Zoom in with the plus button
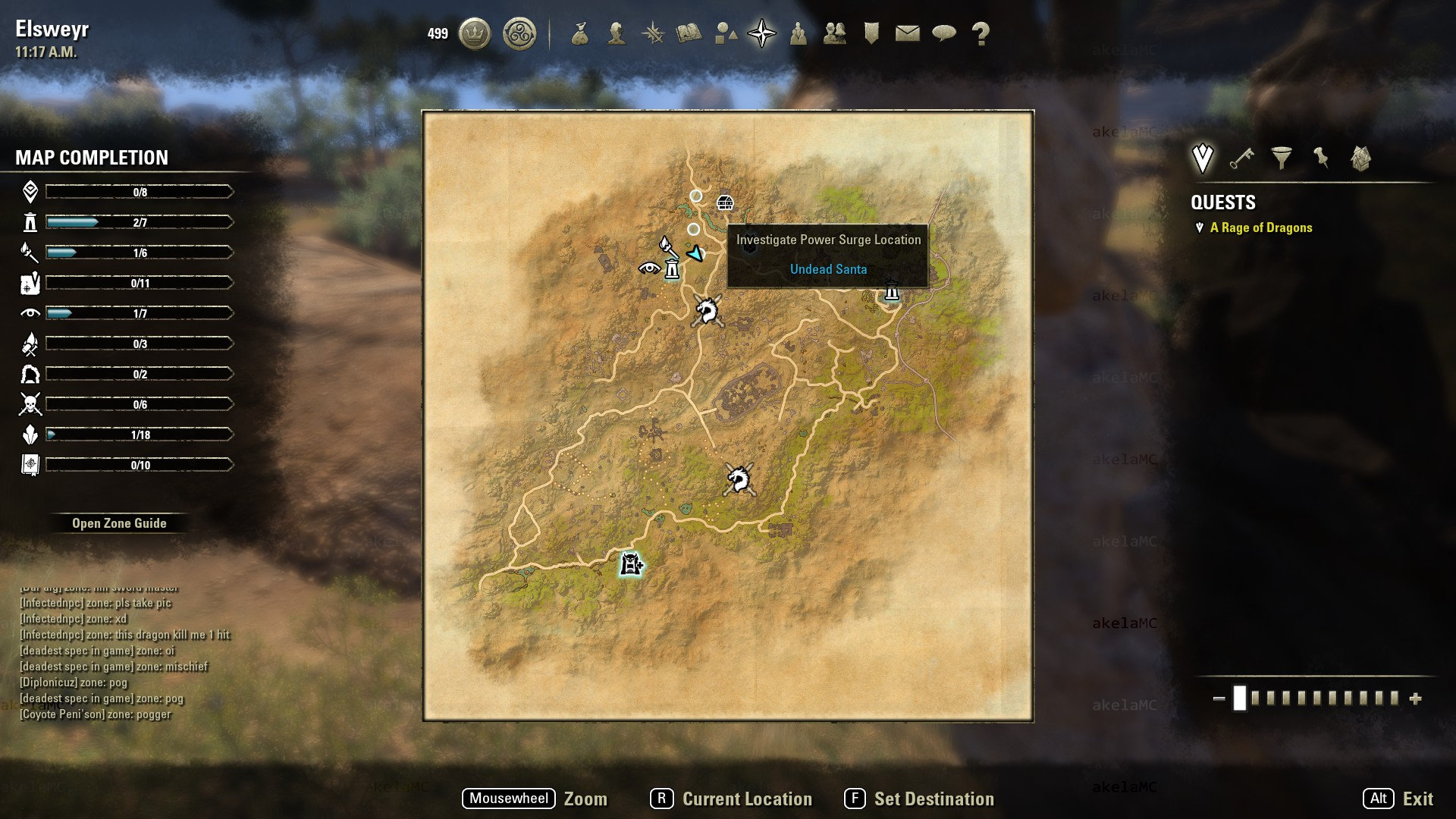This screenshot has width=1456, height=819. [x=1415, y=698]
